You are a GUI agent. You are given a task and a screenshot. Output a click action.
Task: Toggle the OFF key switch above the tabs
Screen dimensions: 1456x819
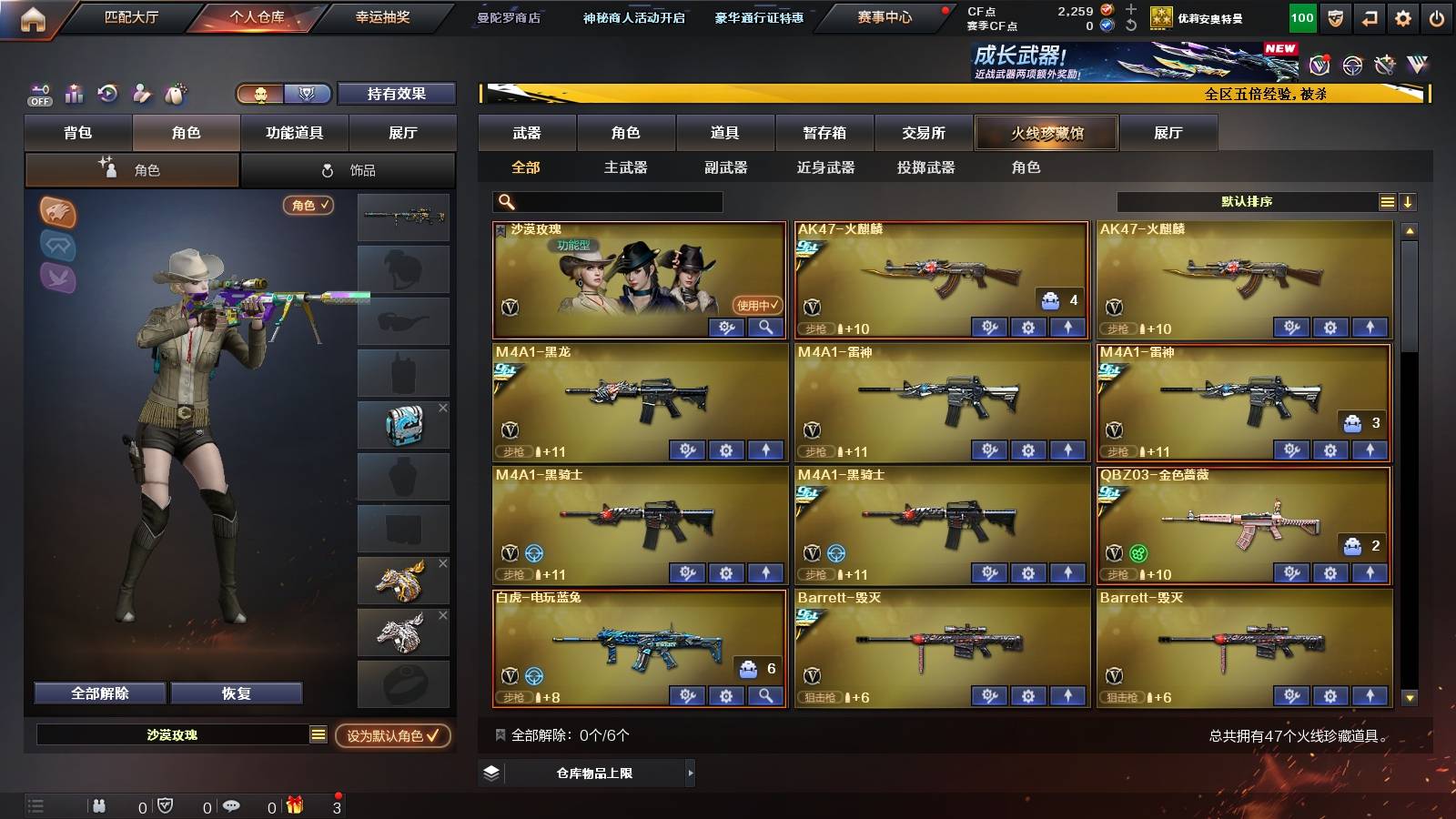[38, 94]
